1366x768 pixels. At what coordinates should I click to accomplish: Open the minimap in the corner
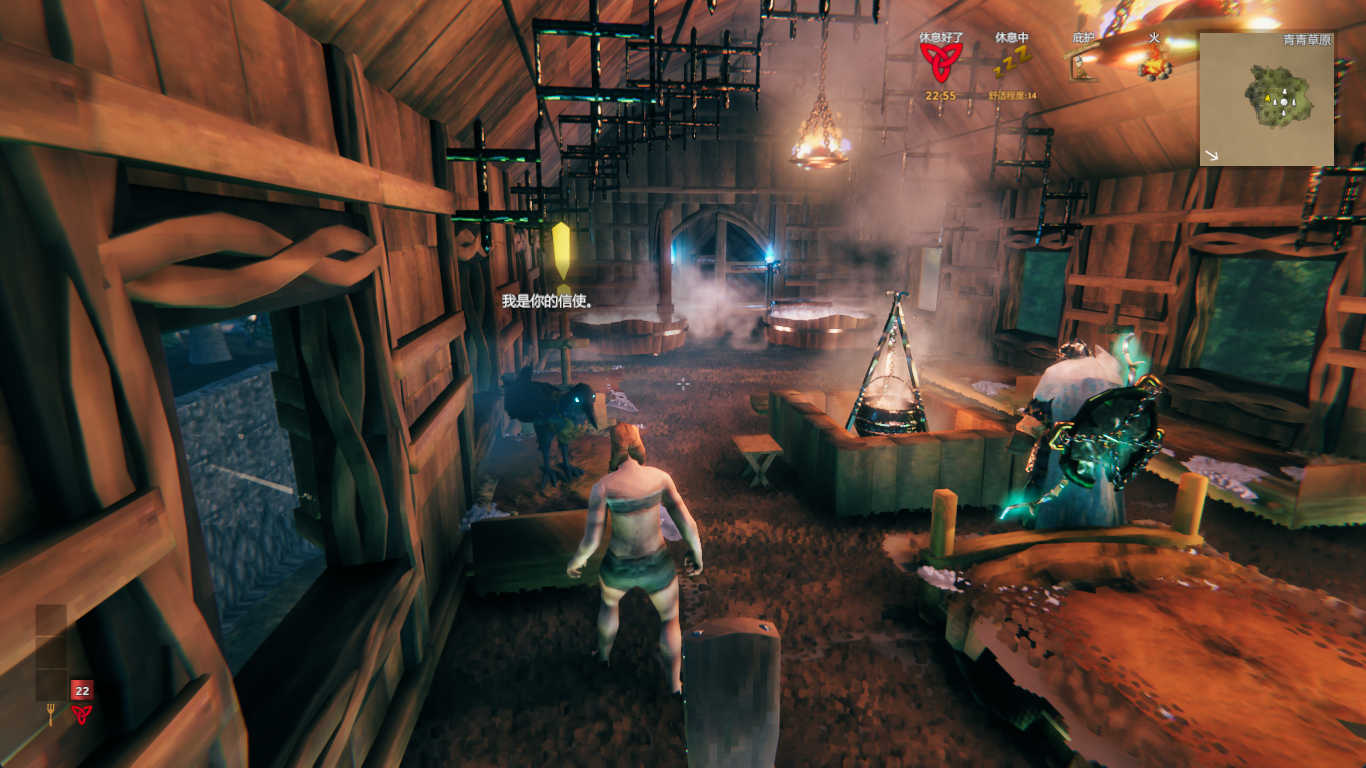(x=1266, y=99)
